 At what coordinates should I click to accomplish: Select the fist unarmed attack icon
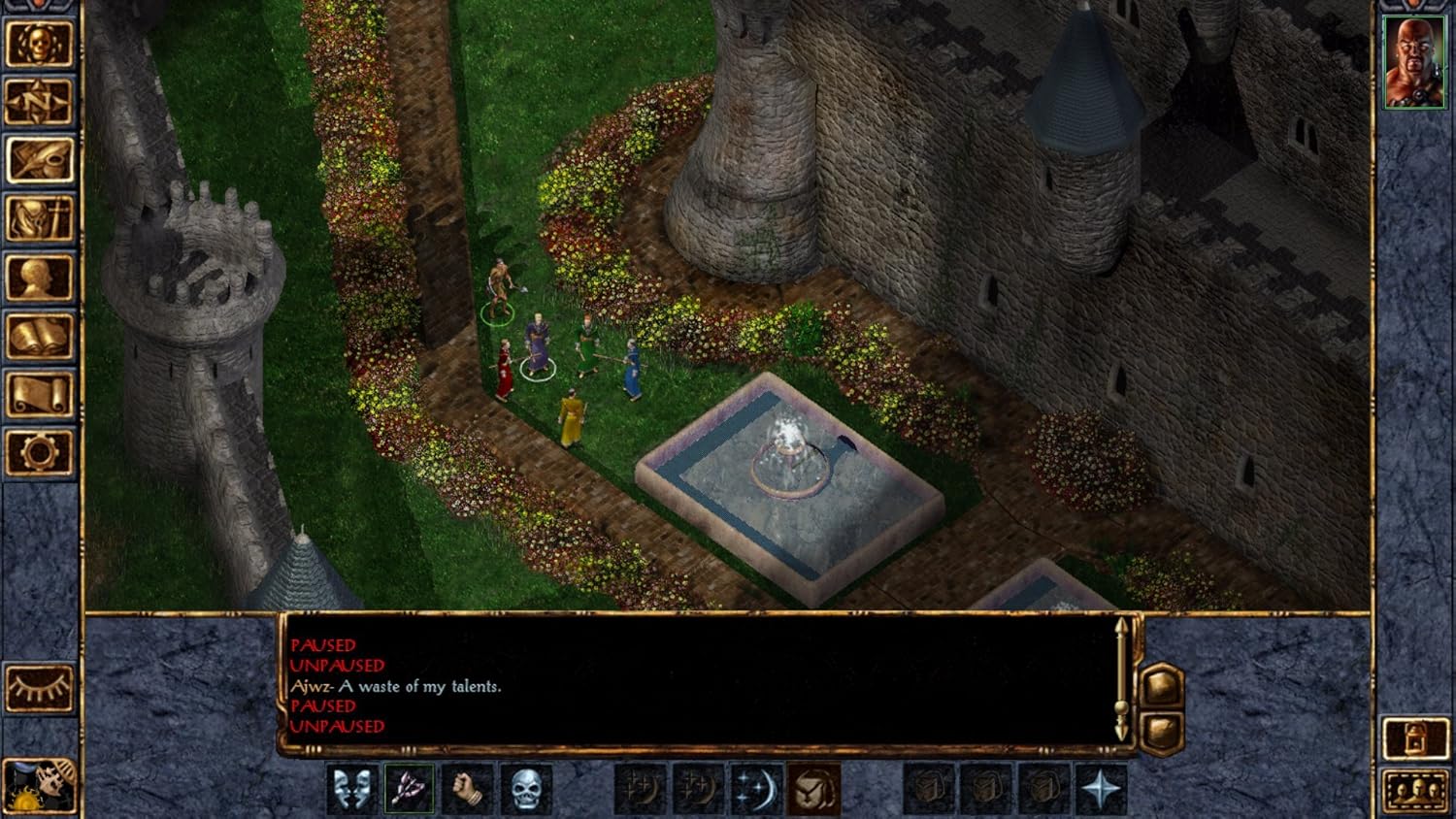click(x=466, y=788)
